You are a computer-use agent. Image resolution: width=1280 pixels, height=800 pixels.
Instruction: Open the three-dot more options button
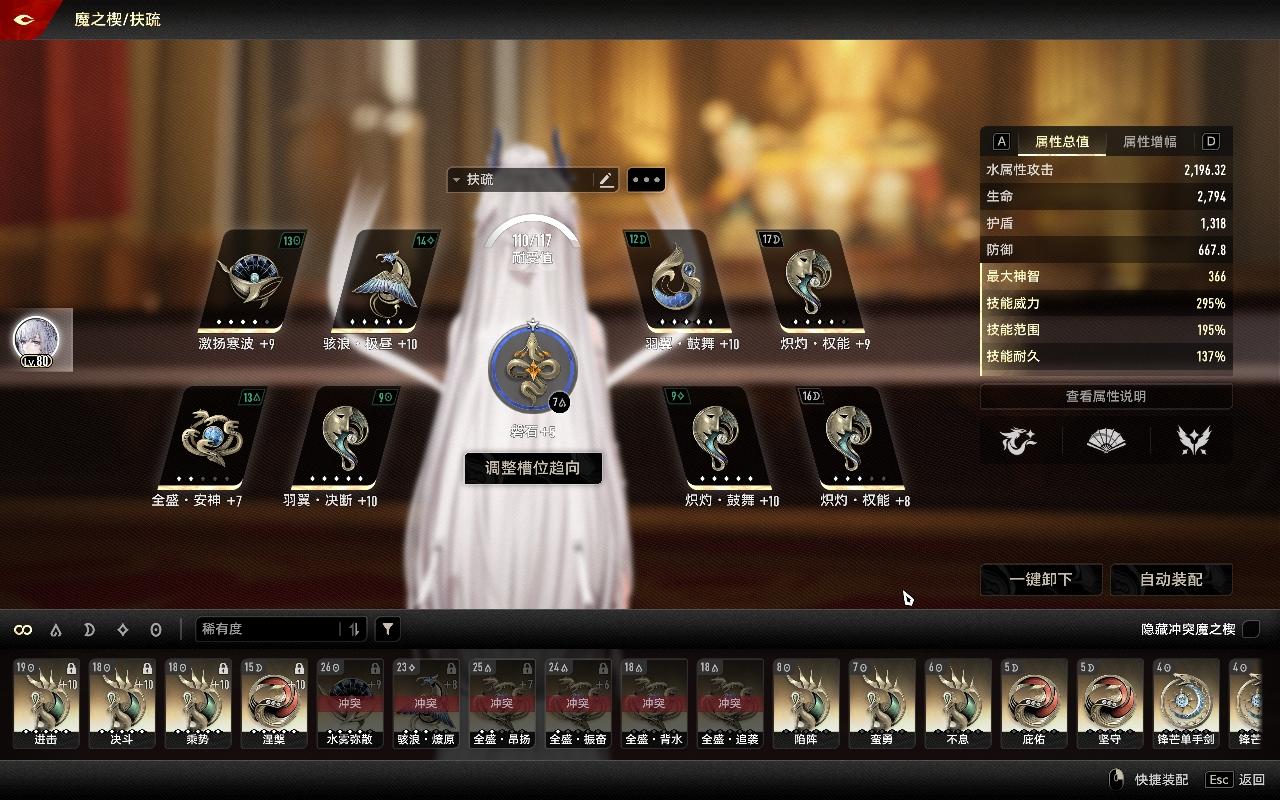[x=646, y=180]
